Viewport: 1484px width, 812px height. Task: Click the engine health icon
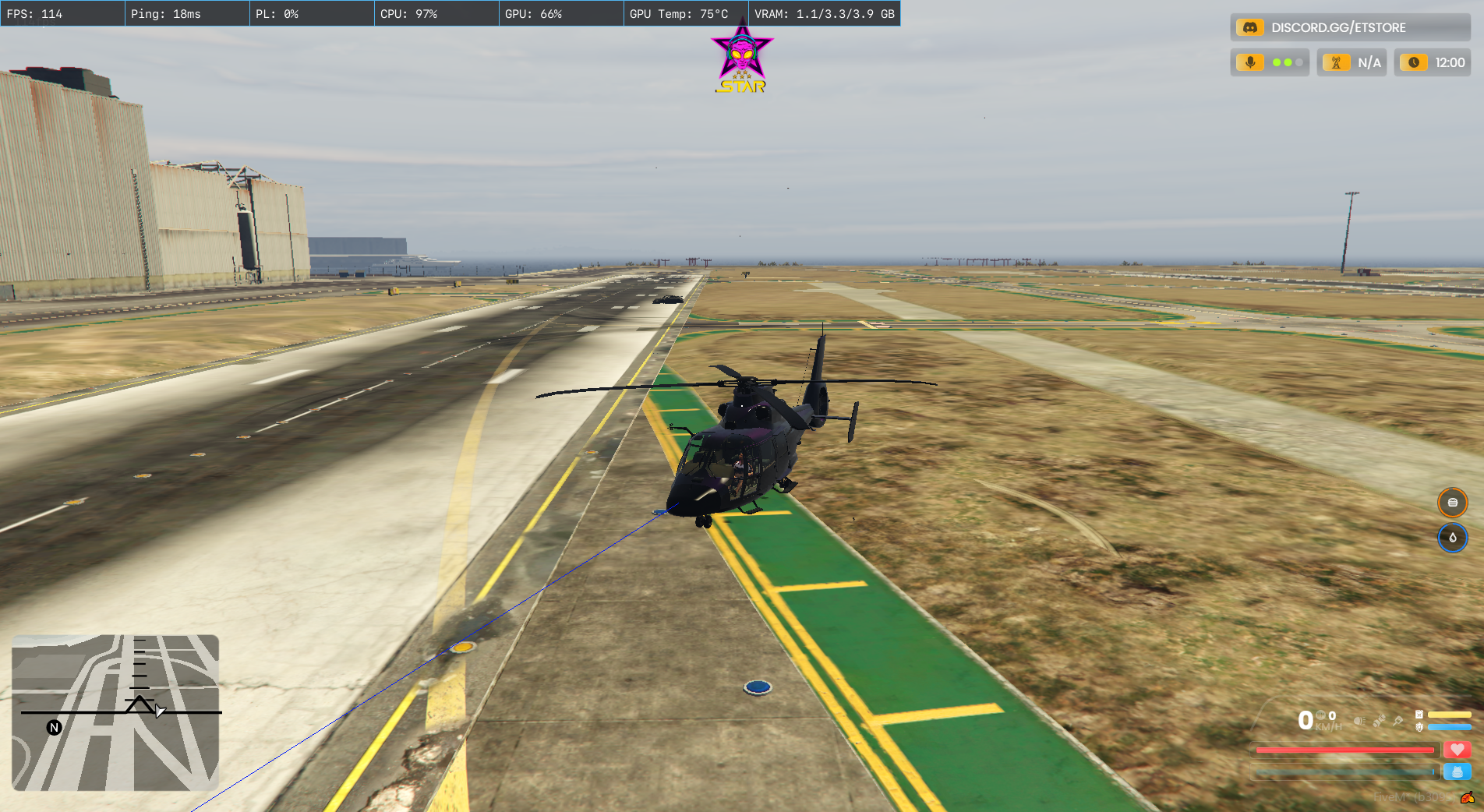(1419, 727)
